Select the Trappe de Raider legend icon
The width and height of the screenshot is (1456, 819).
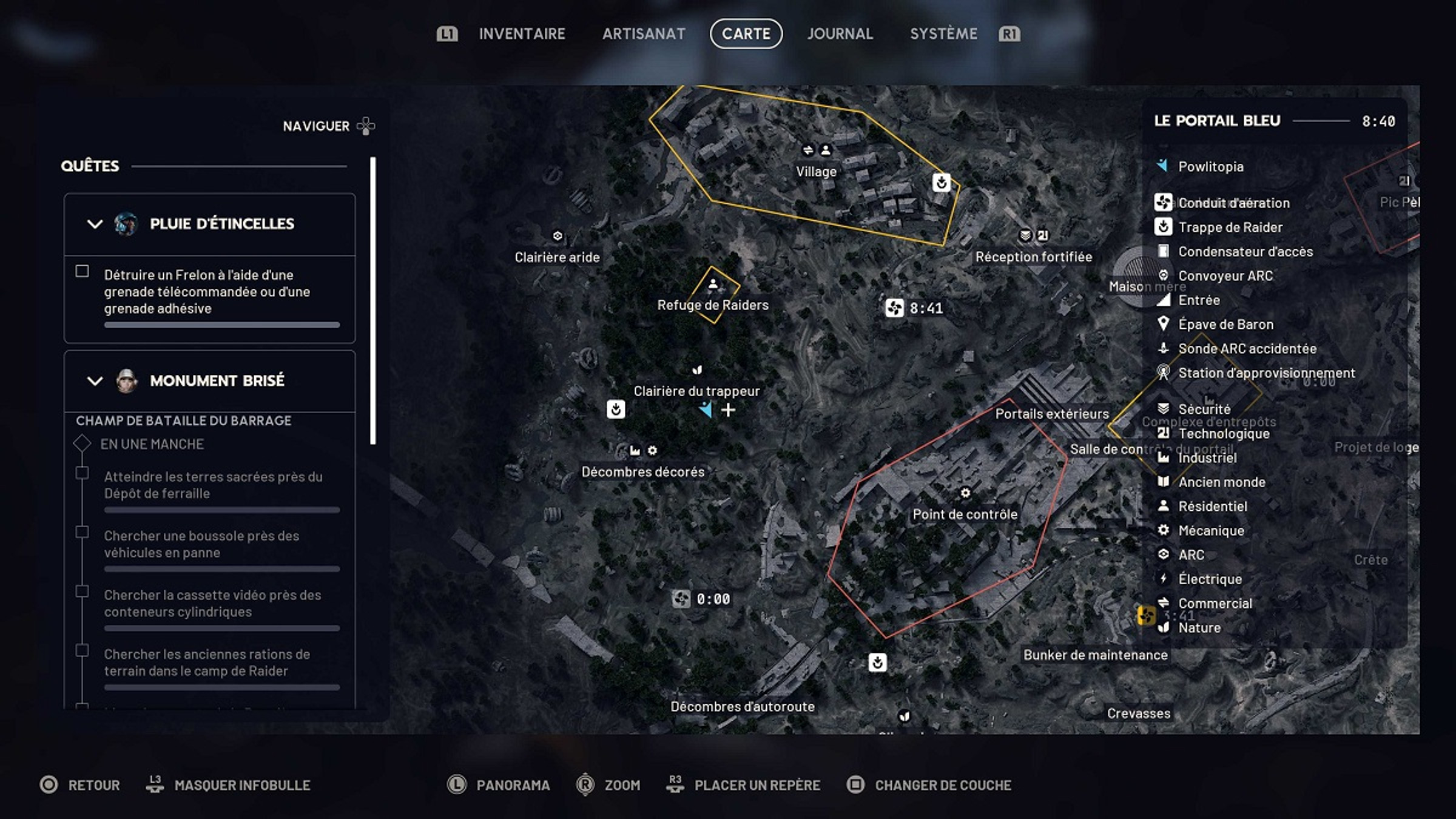[x=1163, y=227]
